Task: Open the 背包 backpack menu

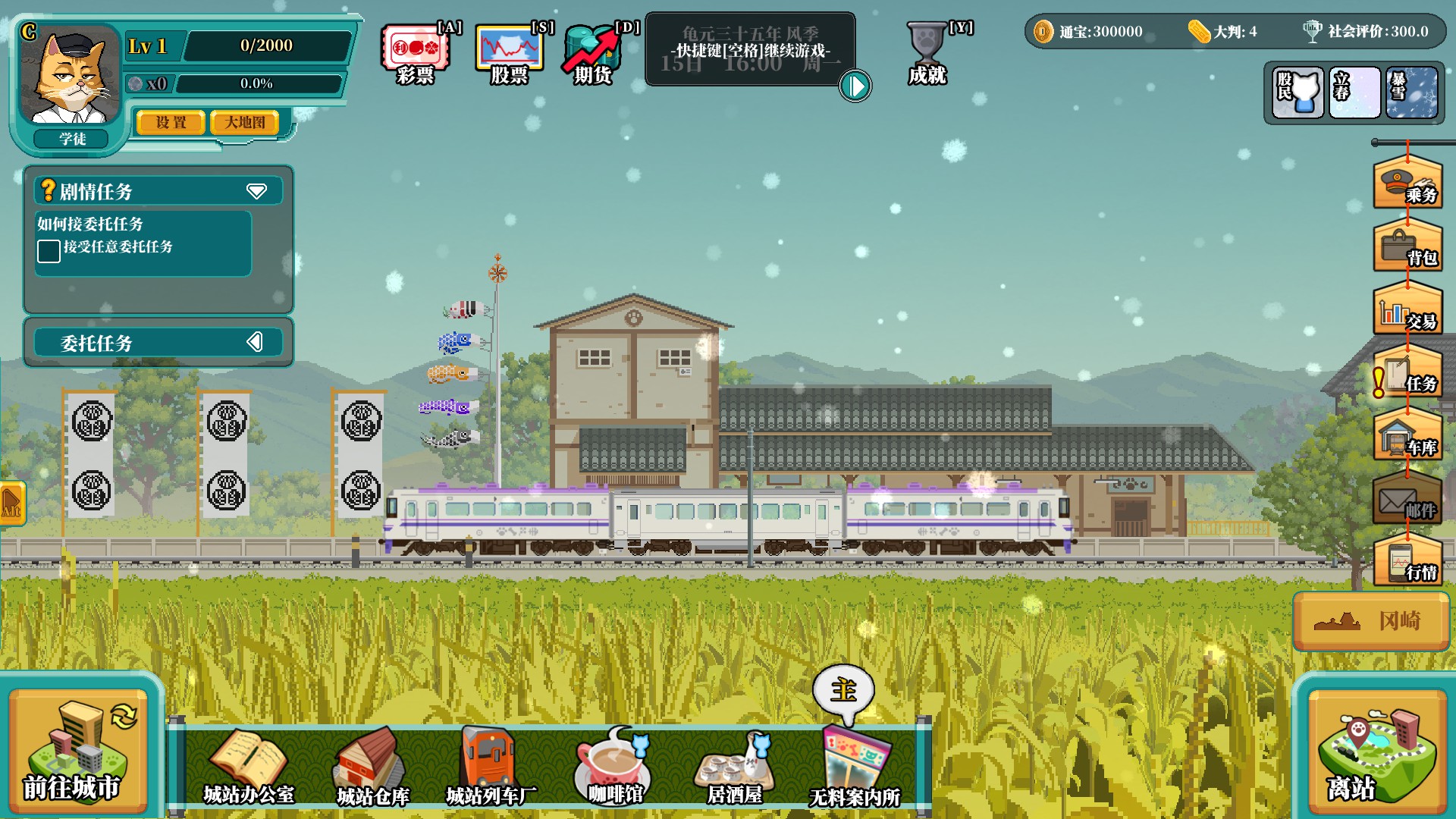Action: point(1407,247)
